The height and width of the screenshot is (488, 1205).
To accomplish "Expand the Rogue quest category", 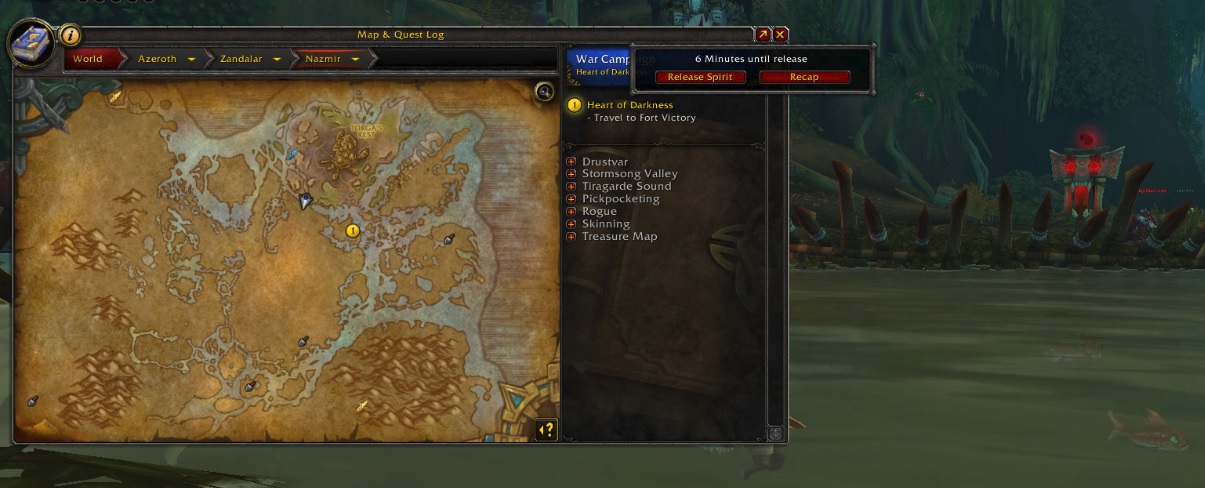I will (571, 211).
